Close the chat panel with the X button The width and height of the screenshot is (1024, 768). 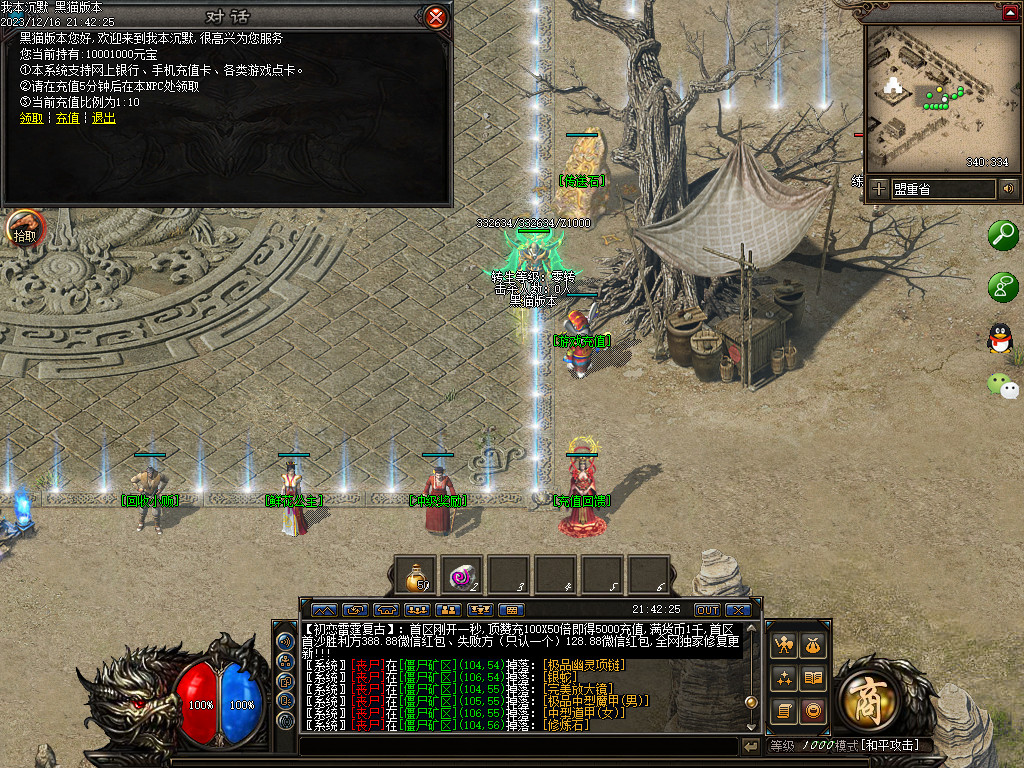[x=738, y=609]
